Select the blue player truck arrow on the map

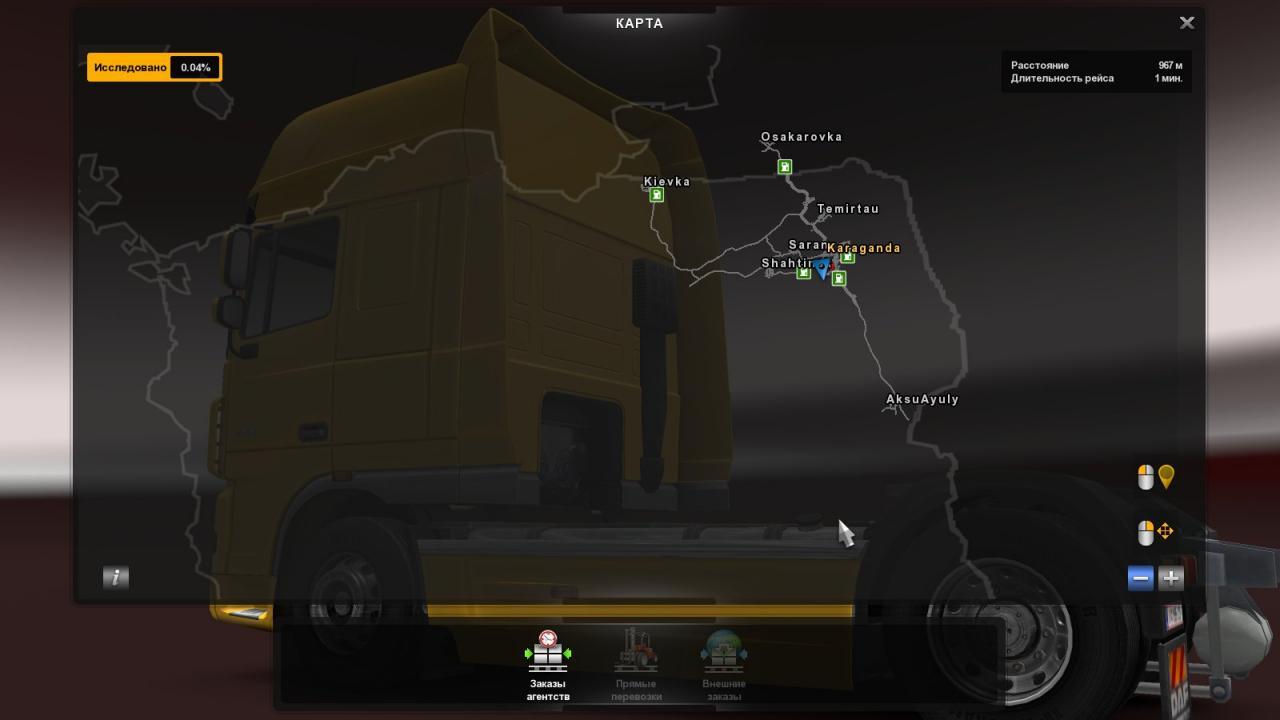pyautogui.click(x=821, y=267)
